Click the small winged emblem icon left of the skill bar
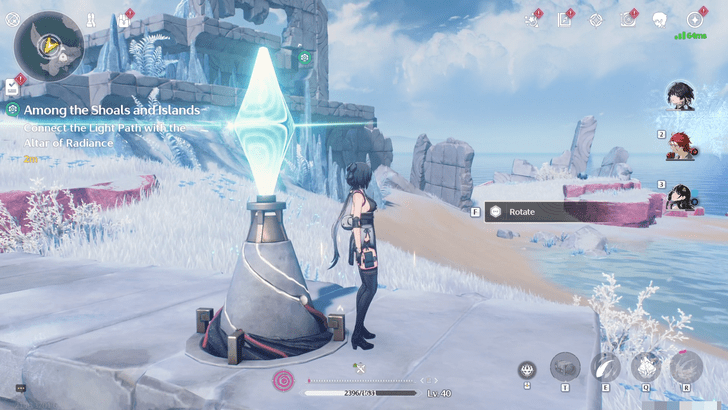Screen dimensions: 728x410 (x=527, y=370)
